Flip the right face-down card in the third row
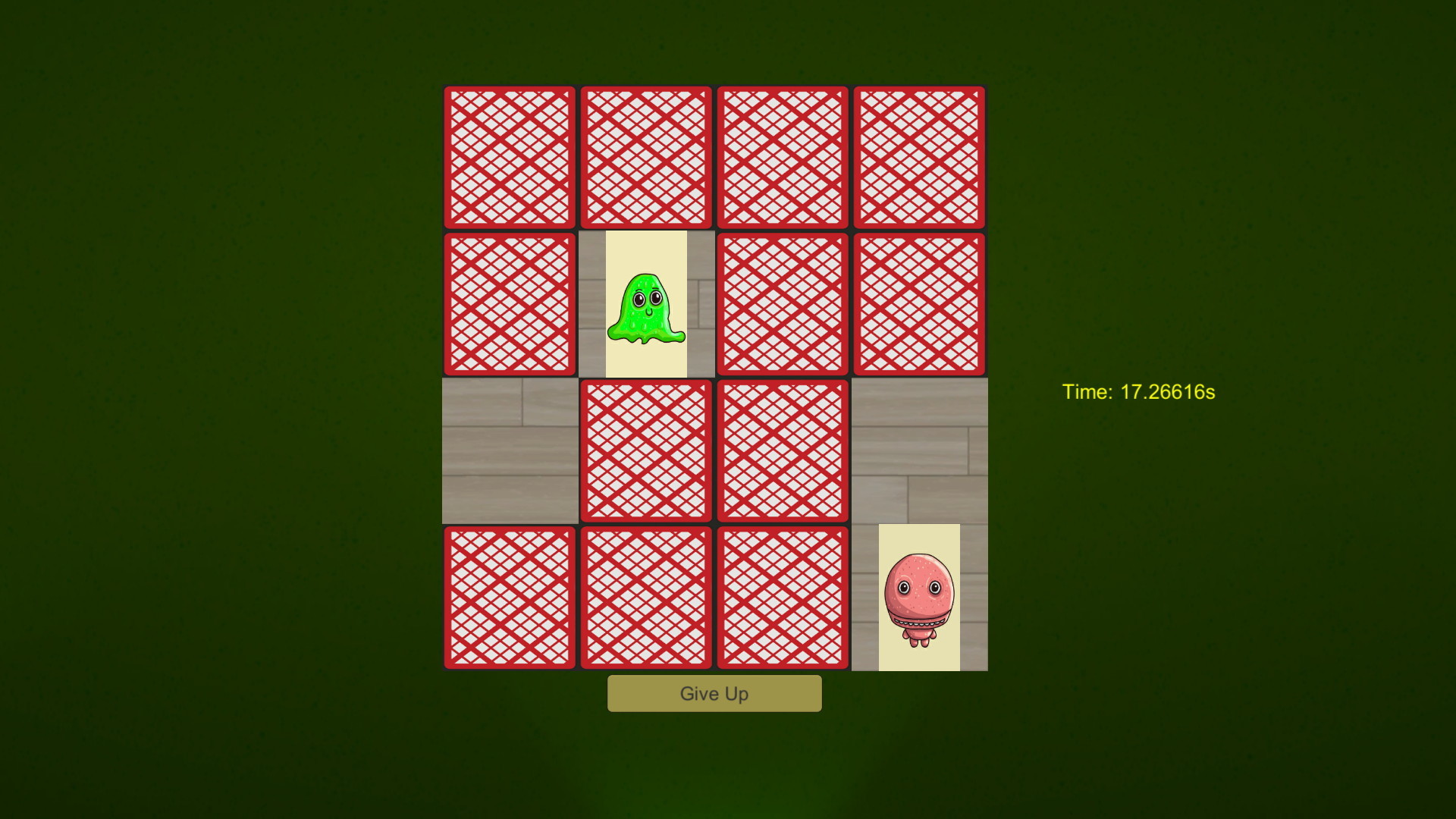 pyautogui.click(x=783, y=450)
